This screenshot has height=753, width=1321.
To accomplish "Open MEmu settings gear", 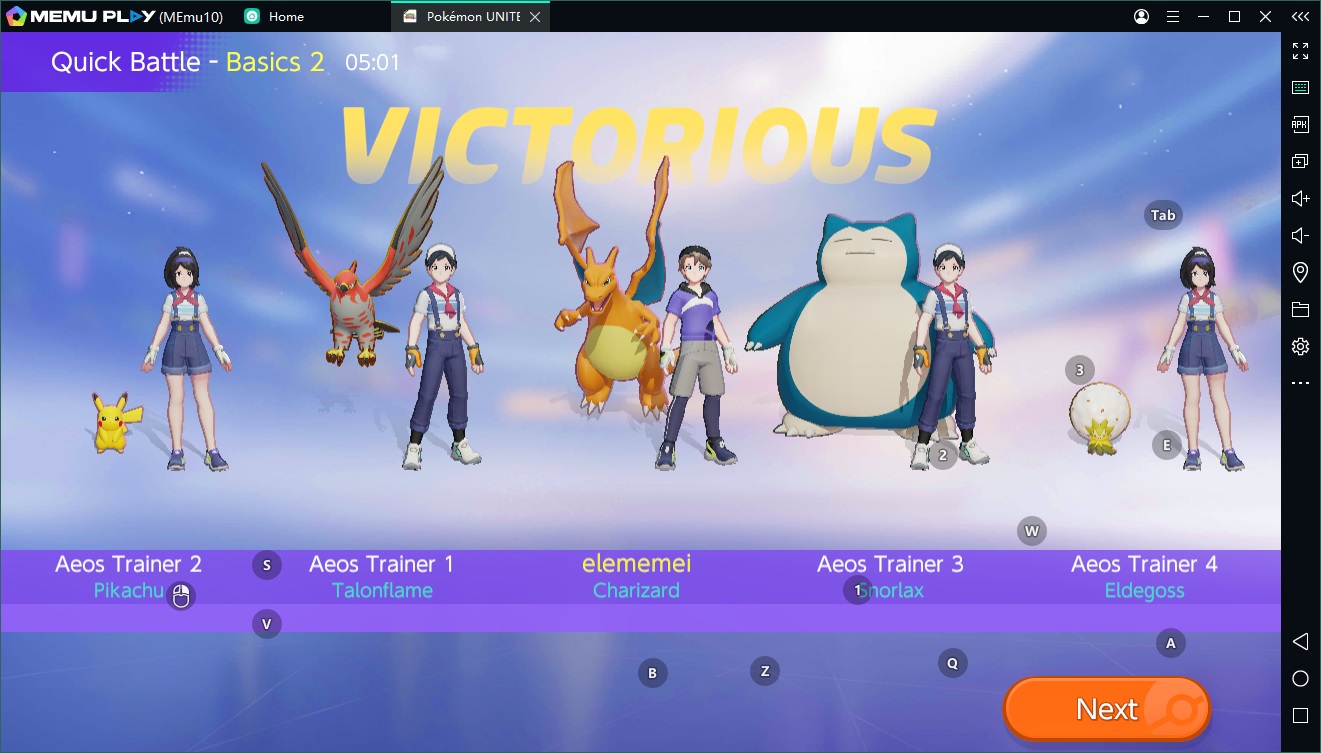I will (1300, 346).
